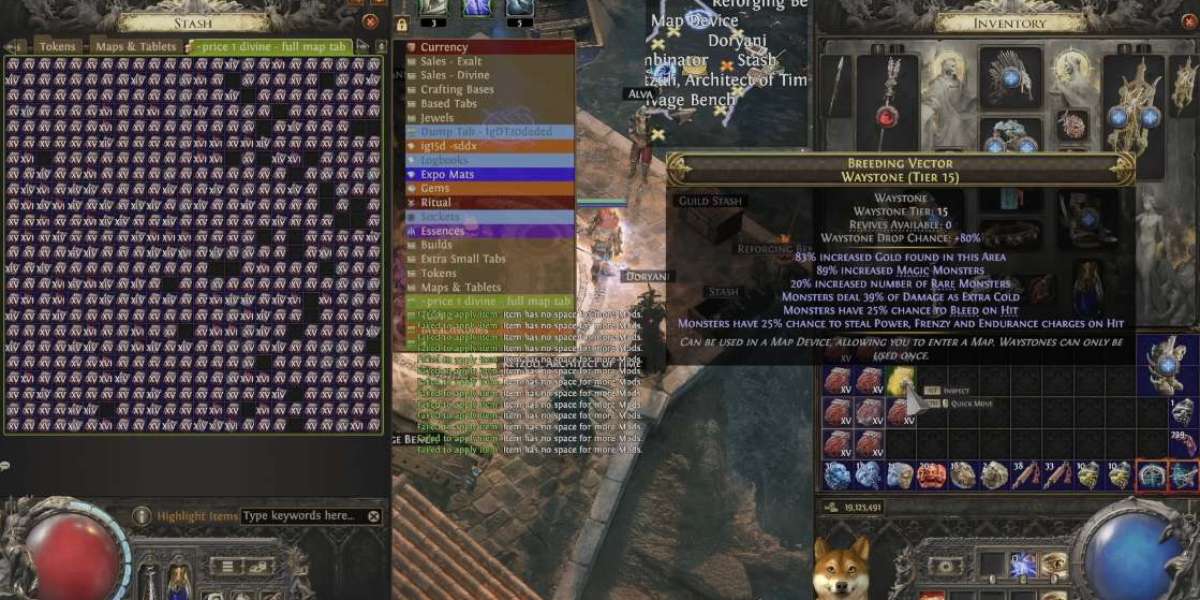Open the Gems tab list entry
Screen dimensions: 1200x600
coord(435,188)
